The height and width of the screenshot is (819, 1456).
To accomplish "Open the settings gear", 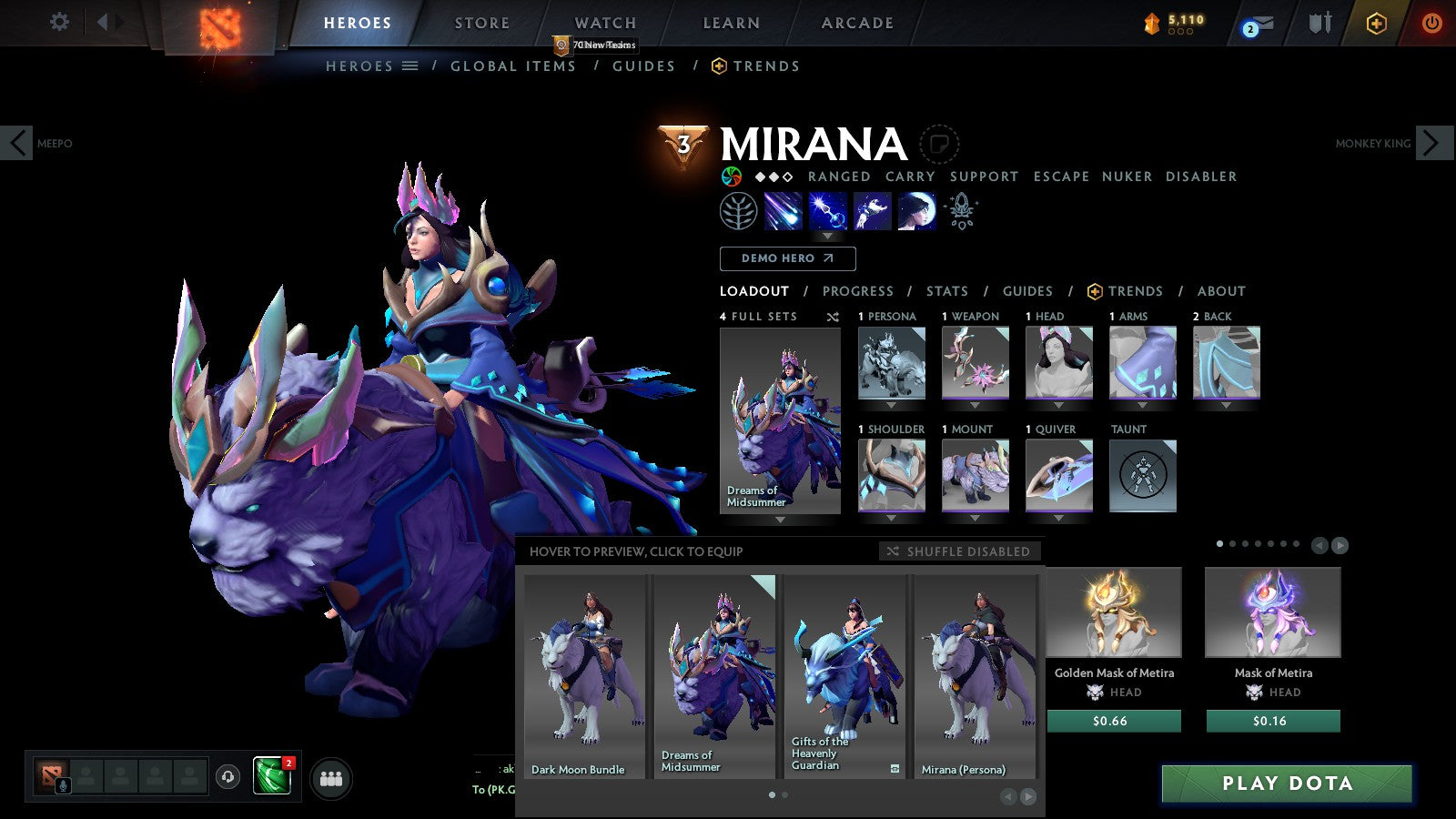I will coord(59,22).
